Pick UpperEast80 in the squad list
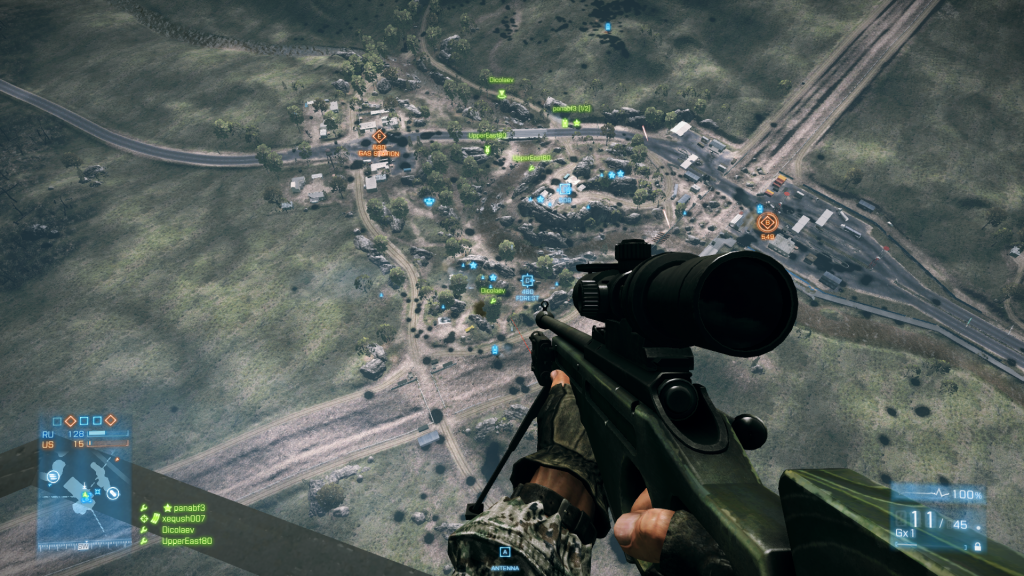 click(186, 541)
